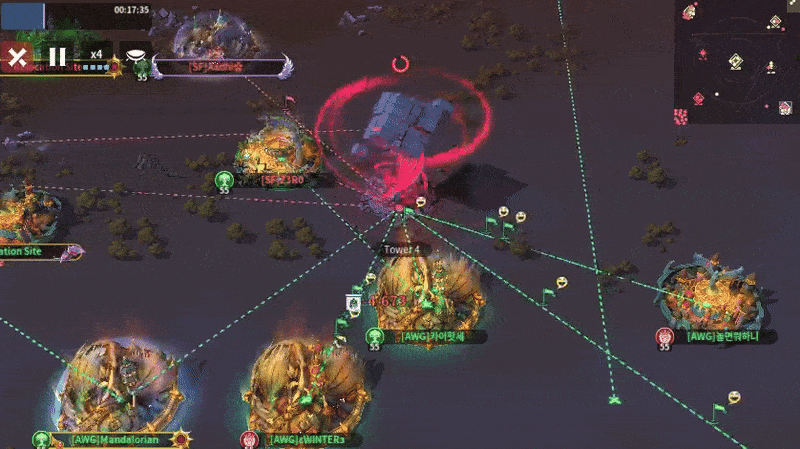Pause the replay playback

(58, 56)
